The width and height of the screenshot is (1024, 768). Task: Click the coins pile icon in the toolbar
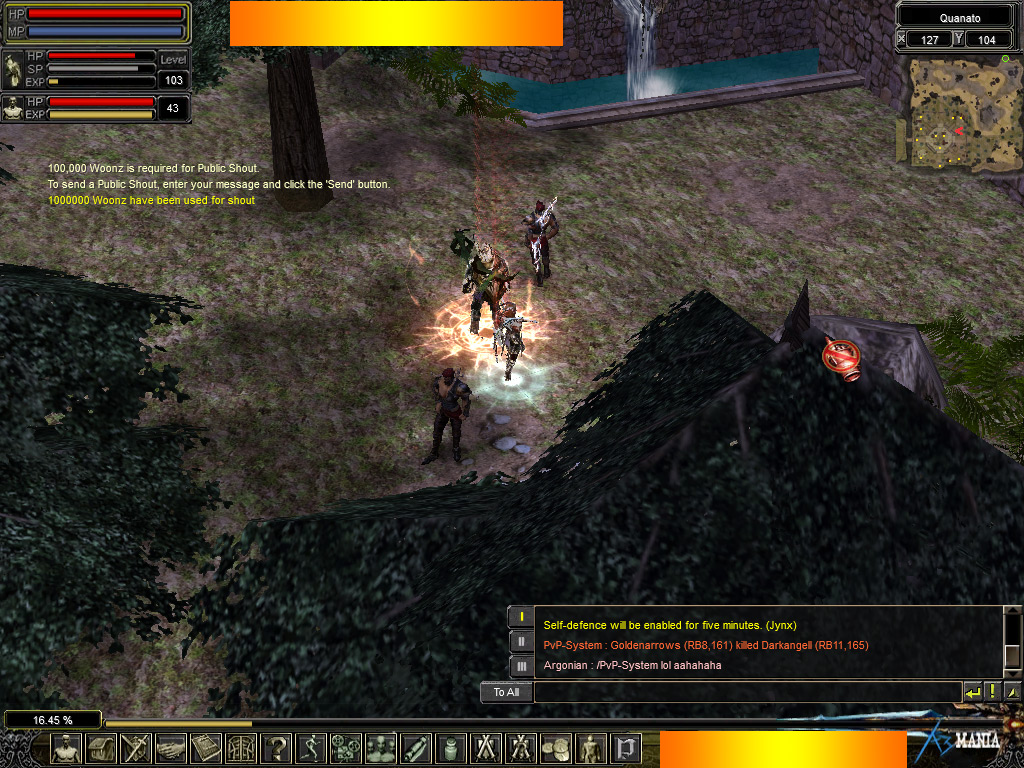click(556, 747)
